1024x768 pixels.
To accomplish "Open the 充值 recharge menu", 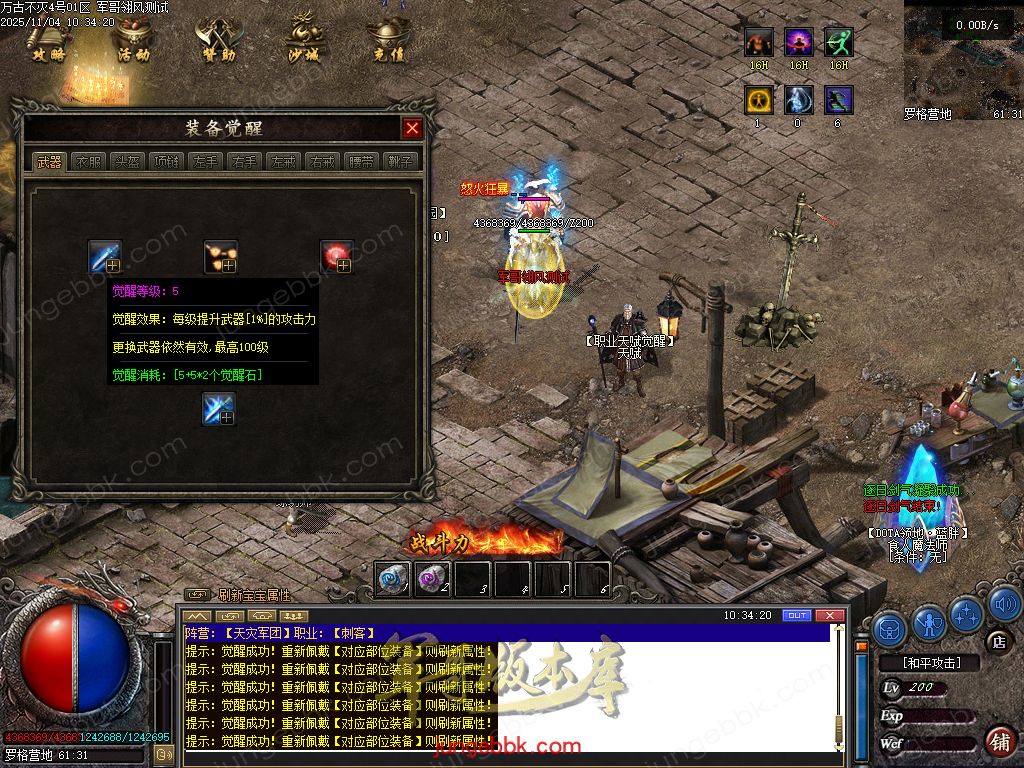I will [388, 40].
